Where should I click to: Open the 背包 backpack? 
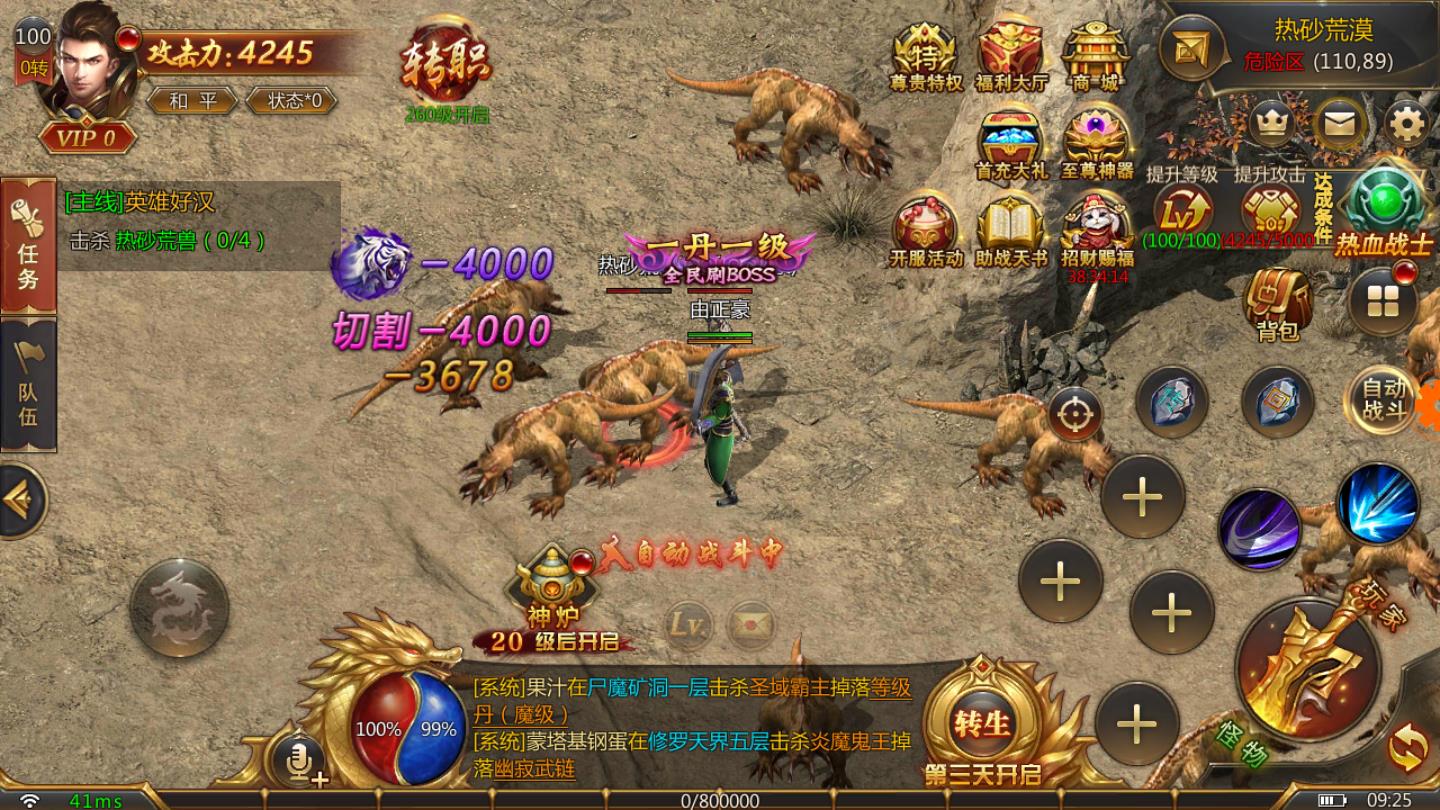(1277, 303)
